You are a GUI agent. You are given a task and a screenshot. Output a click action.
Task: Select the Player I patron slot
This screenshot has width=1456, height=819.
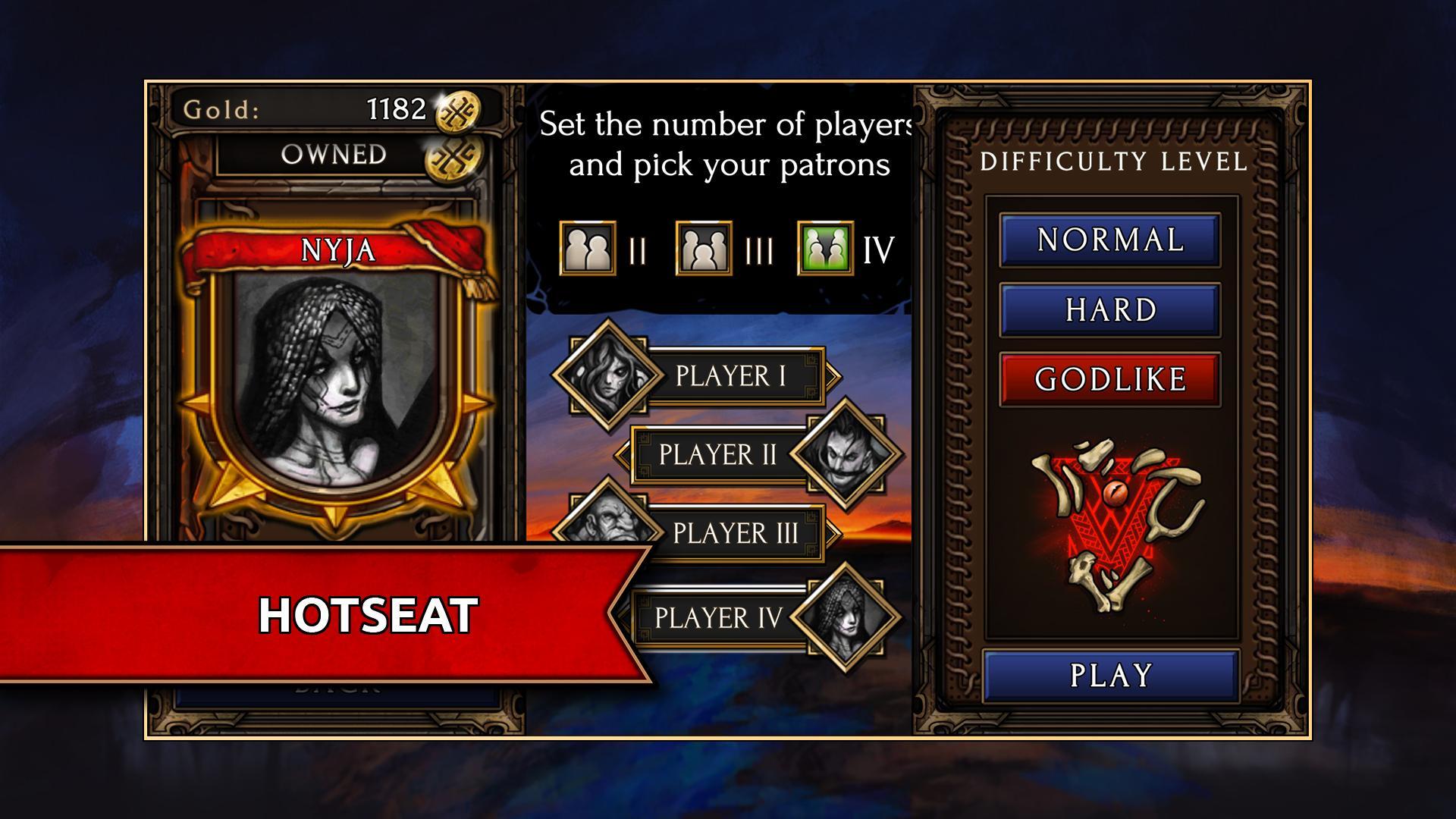click(x=730, y=376)
